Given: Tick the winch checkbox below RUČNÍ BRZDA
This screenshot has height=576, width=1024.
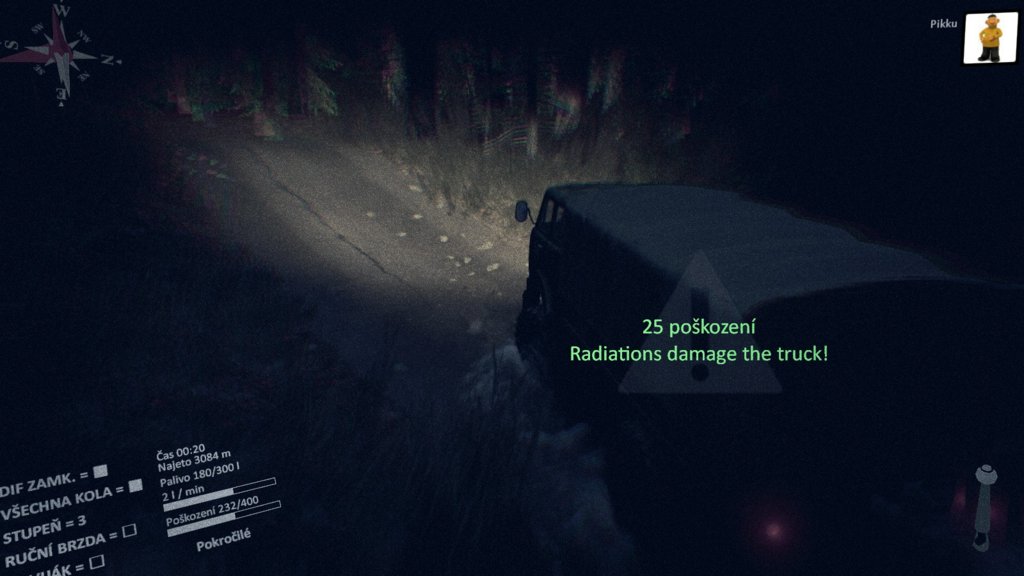Looking at the screenshot, I should pyautogui.click(x=96, y=562).
